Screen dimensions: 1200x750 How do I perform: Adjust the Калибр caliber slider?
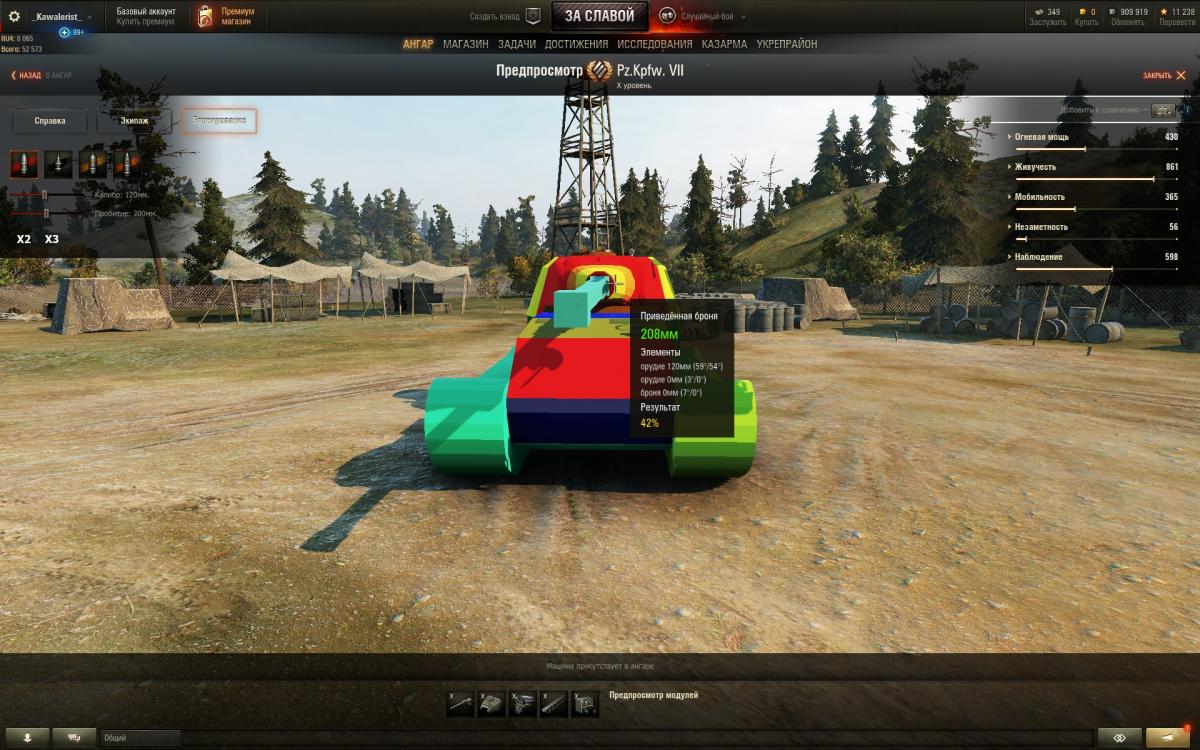point(44,194)
